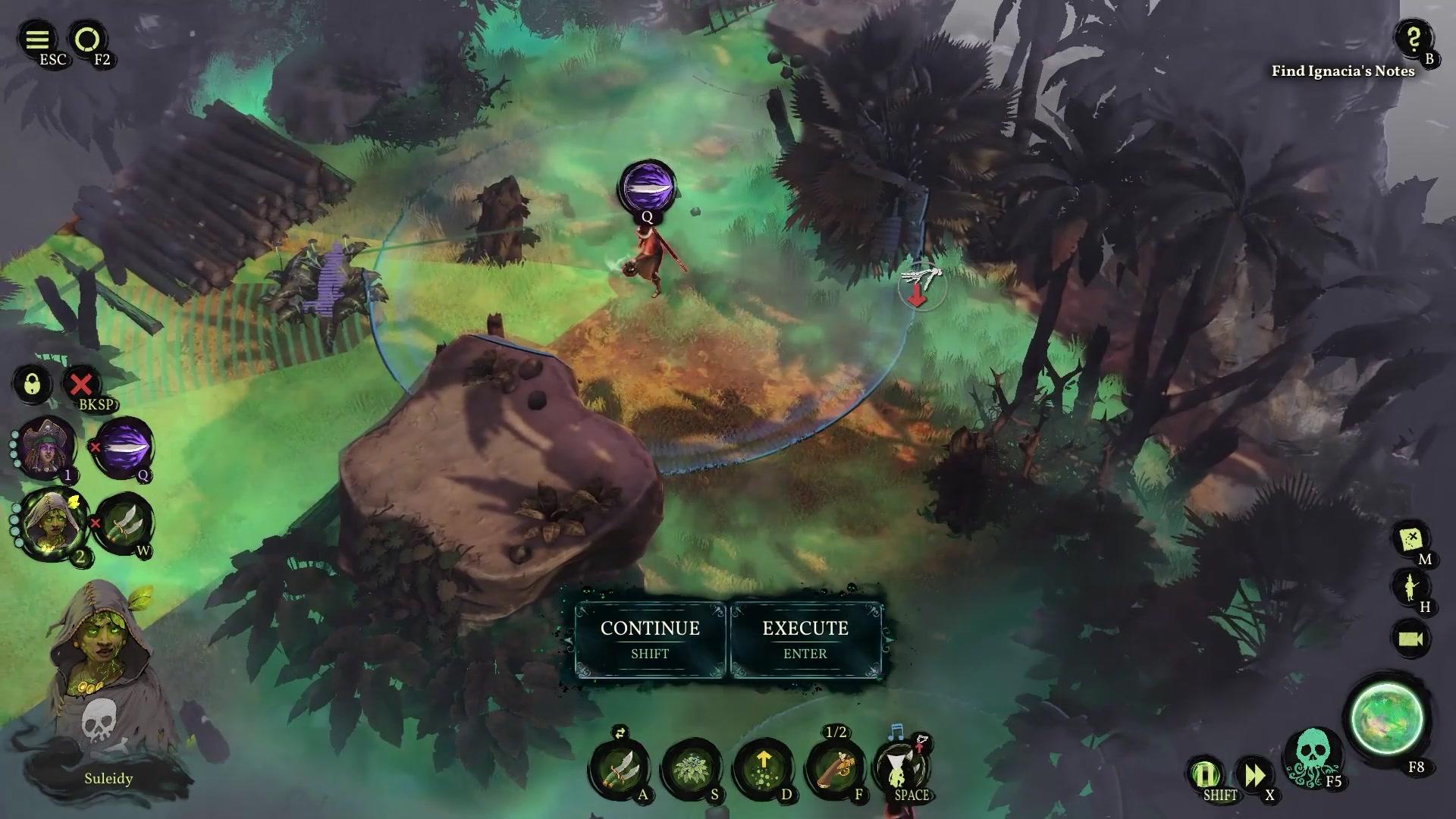Click the EXECUTE button
The width and height of the screenshot is (1456, 819).
[804, 639]
